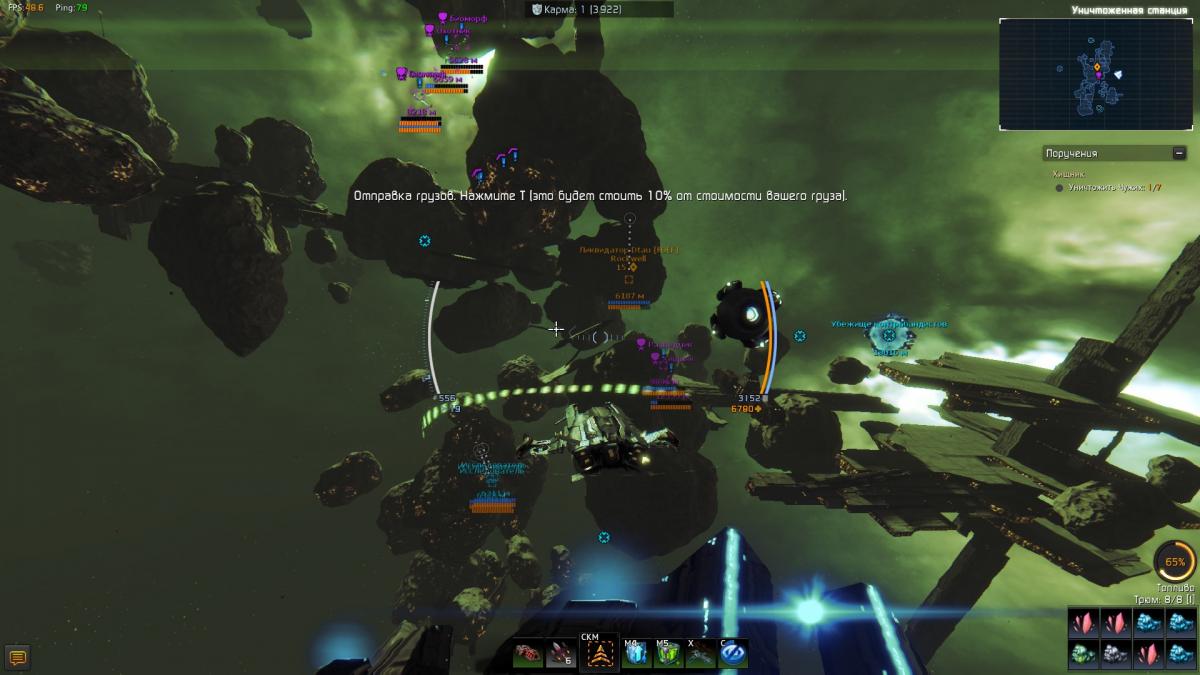The width and height of the screenshot is (1200, 675).
Task: Activate the blue round C module
Action: point(733,655)
